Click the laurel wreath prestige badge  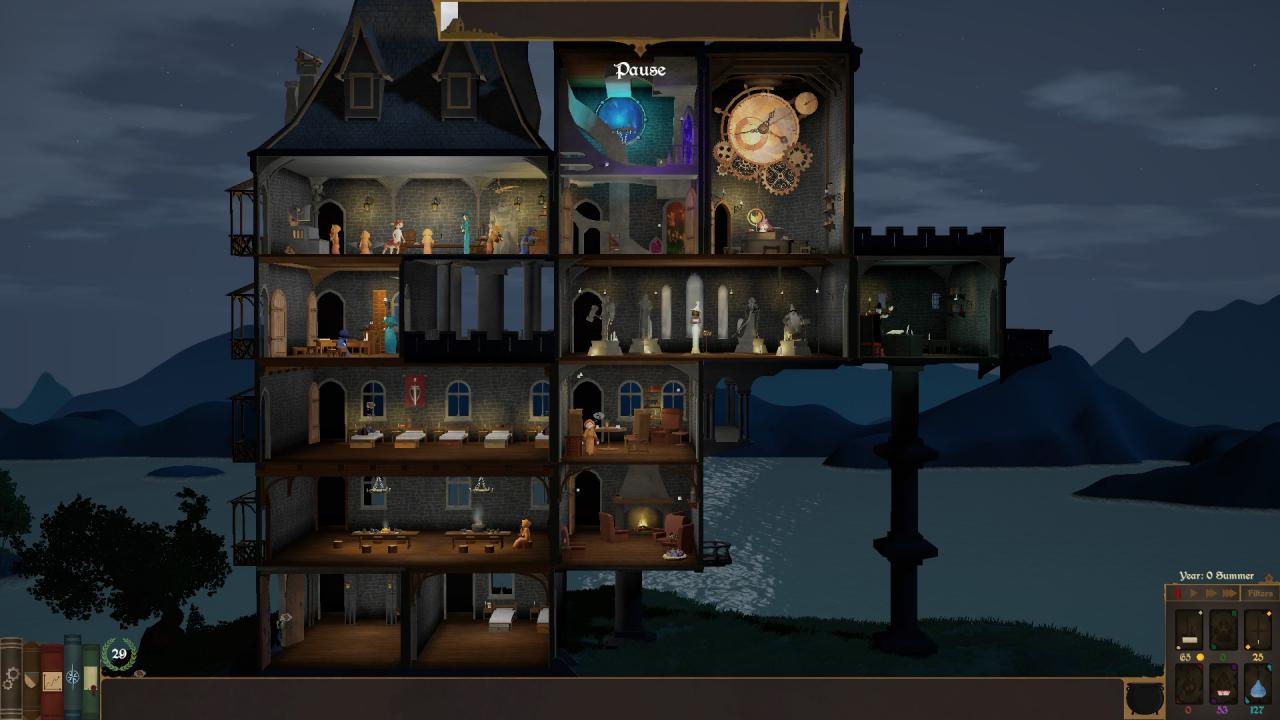coord(119,655)
